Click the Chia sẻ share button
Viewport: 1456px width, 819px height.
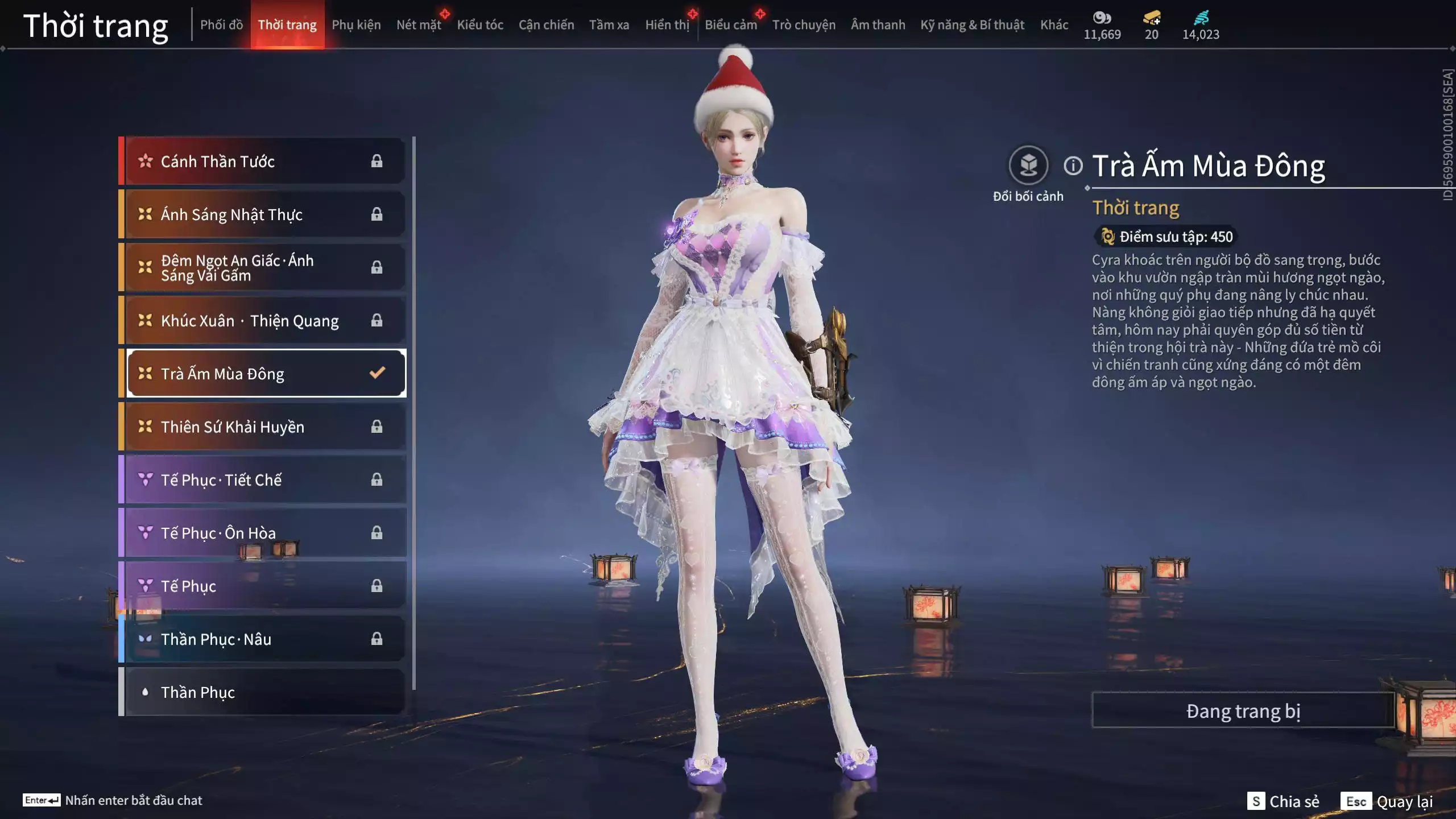coord(1283,801)
